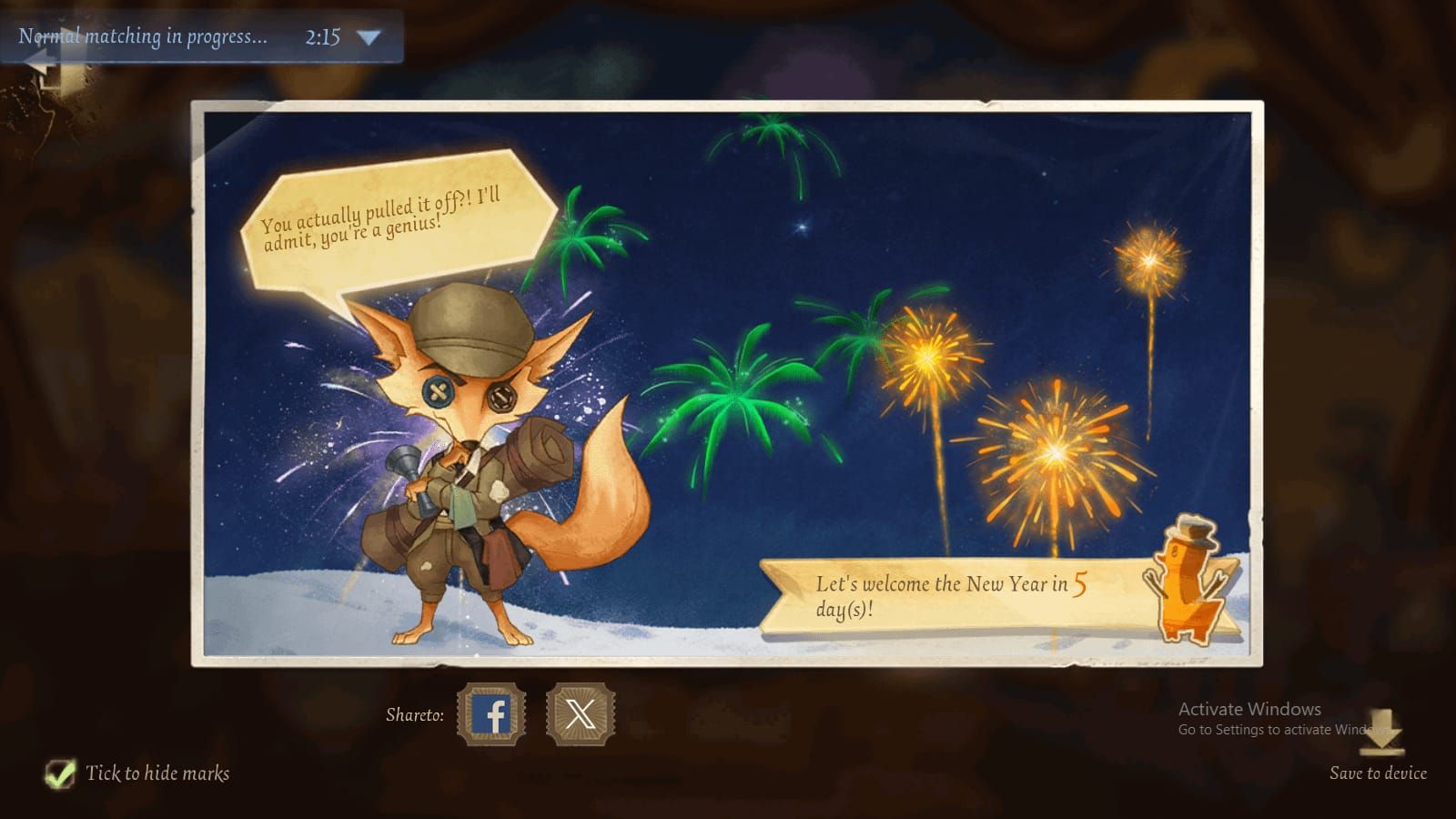Click the green checkmark beside hide marks
This screenshot has height=819, width=1456.
click(x=61, y=773)
